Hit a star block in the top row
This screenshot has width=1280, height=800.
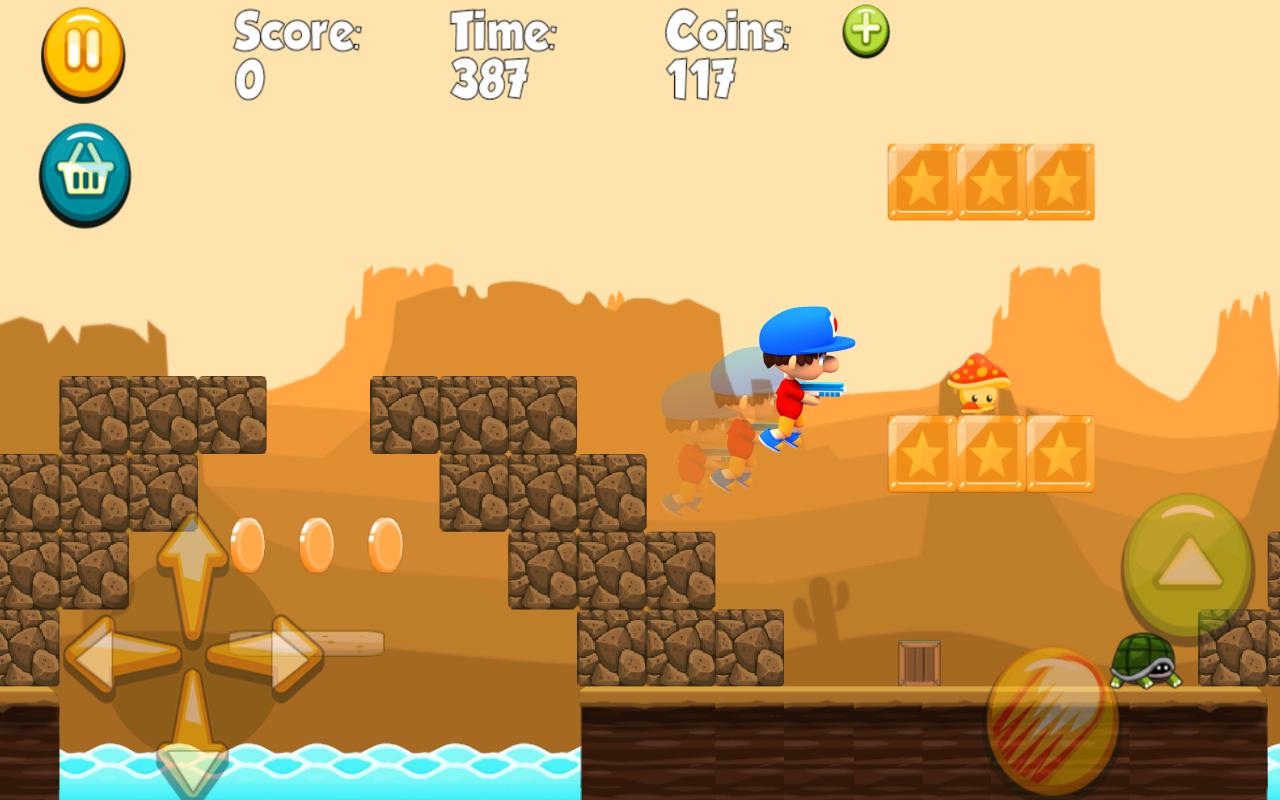[x=990, y=182]
